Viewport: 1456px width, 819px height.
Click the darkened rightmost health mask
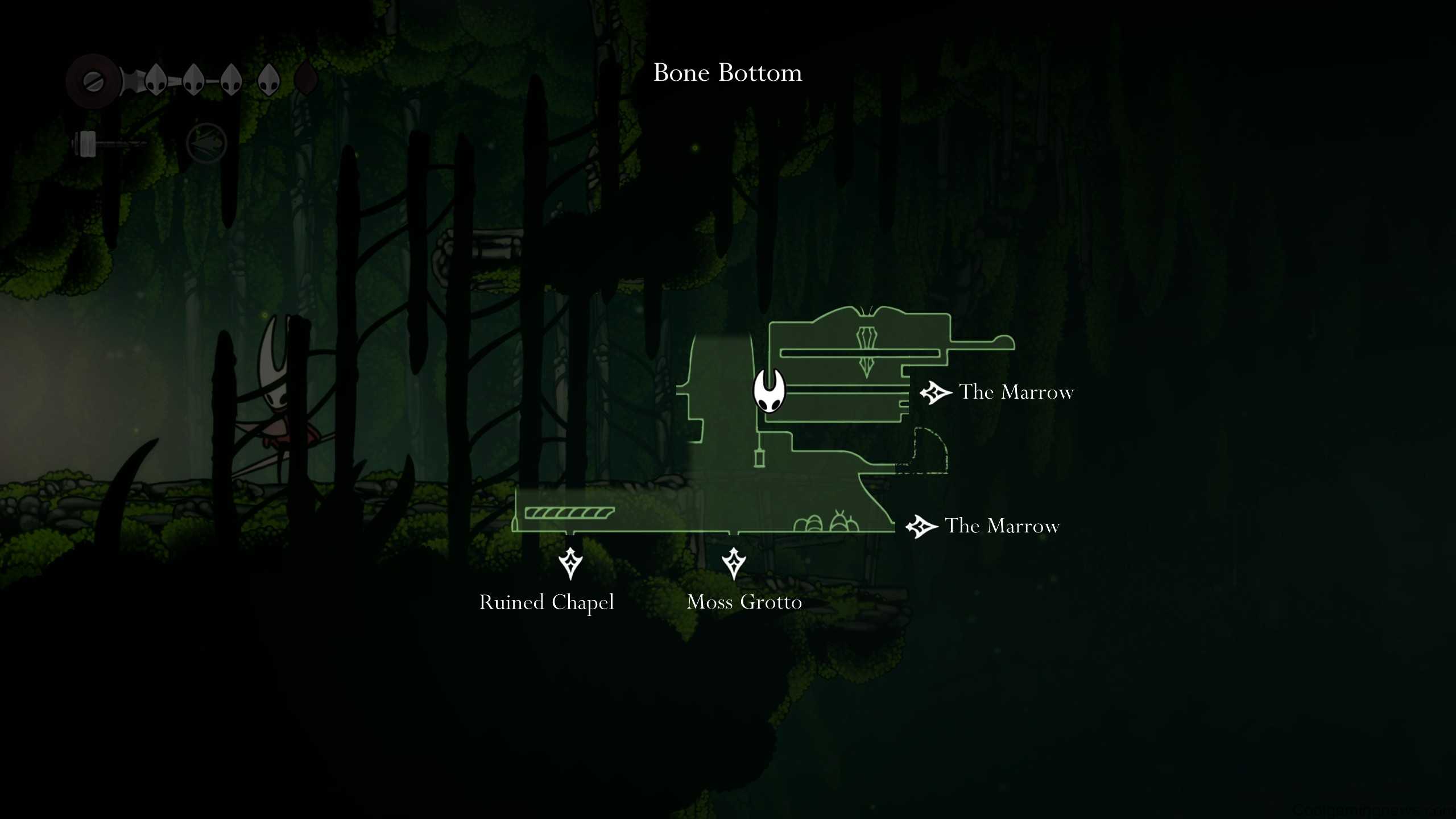pos(306,78)
